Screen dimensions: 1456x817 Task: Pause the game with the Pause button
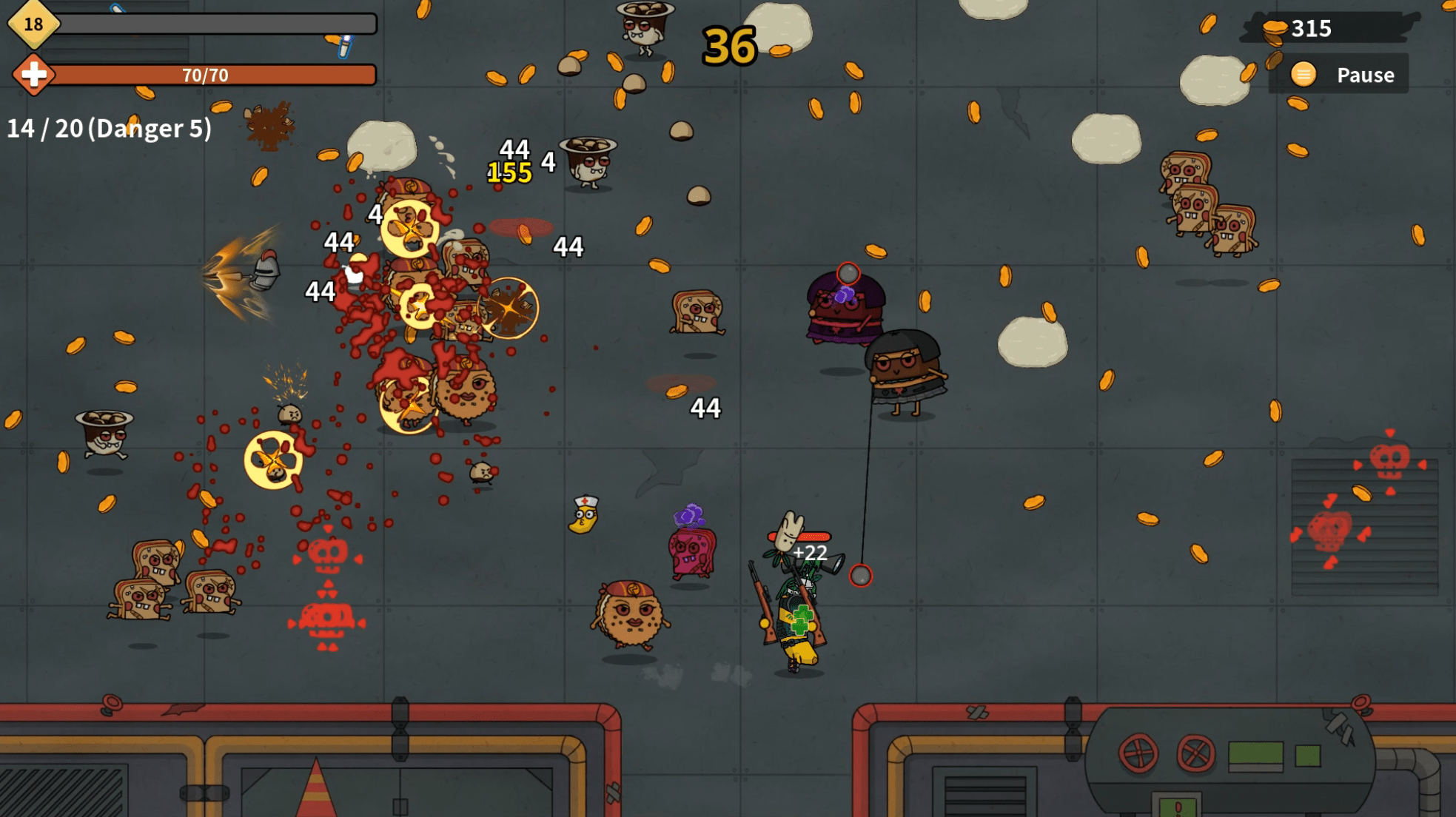[1341, 75]
